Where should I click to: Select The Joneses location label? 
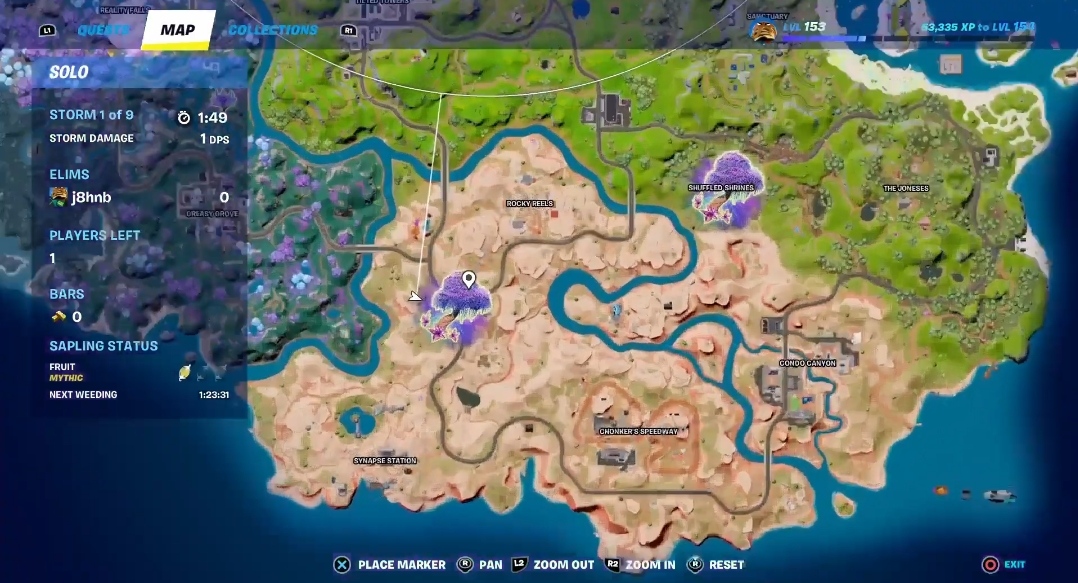[x=905, y=188]
